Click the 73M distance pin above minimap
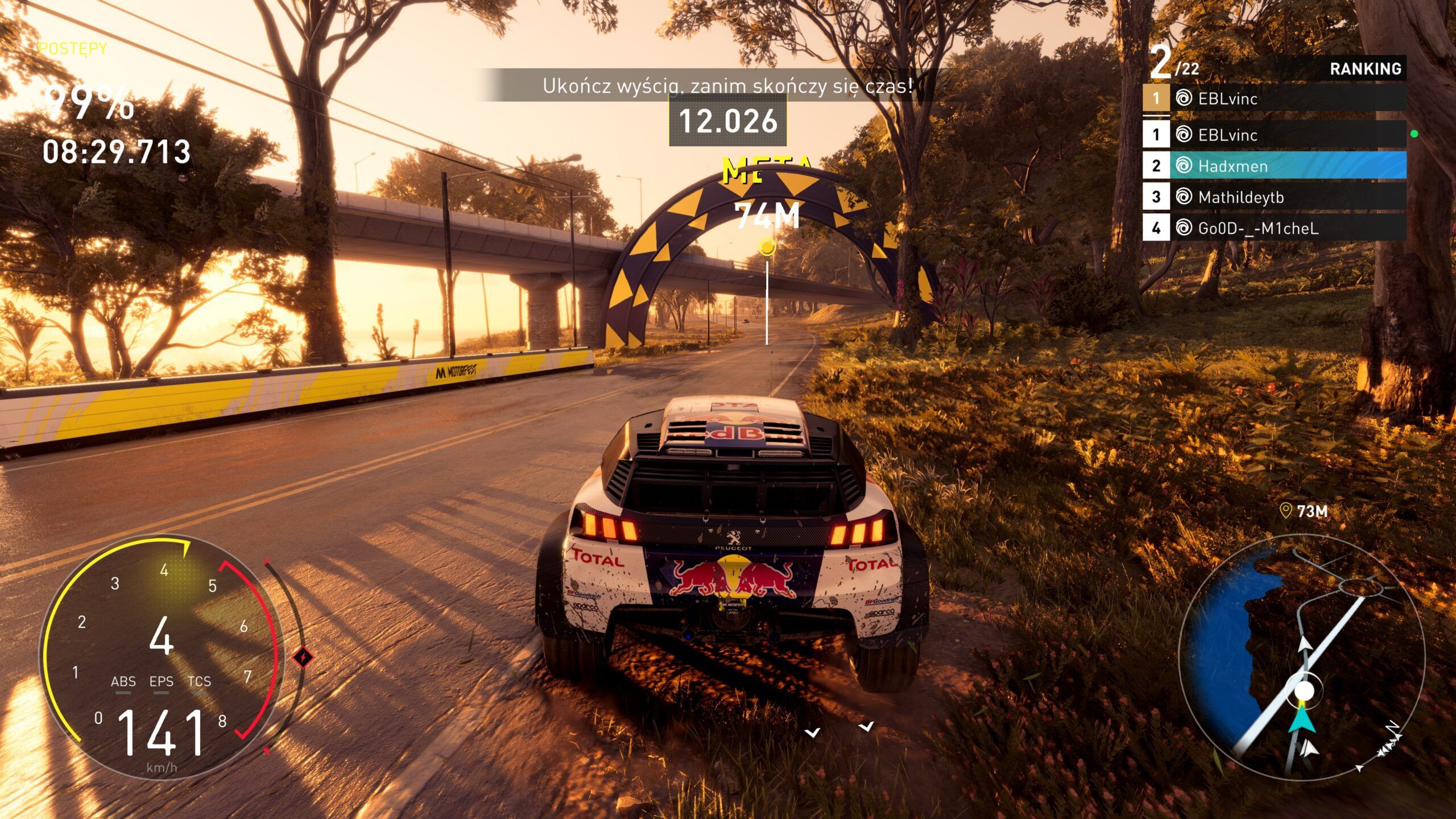This screenshot has width=1456, height=819. [1303, 511]
